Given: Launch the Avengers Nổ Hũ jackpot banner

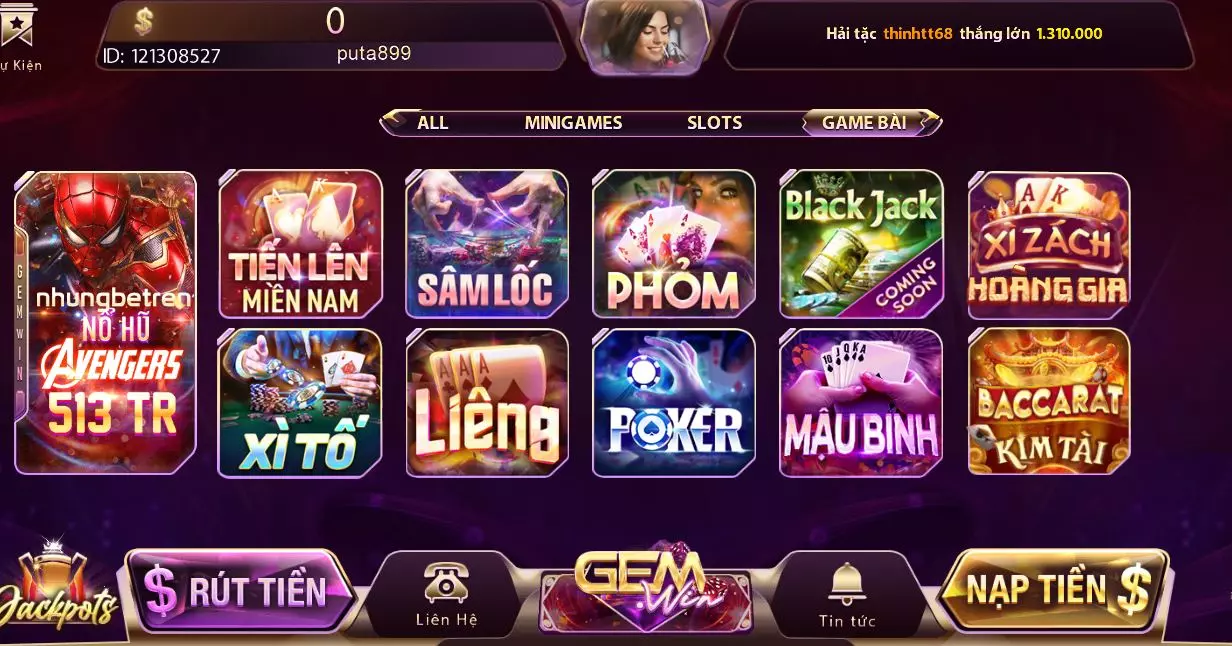Looking at the screenshot, I should pyautogui.click(x=106, y=322).
